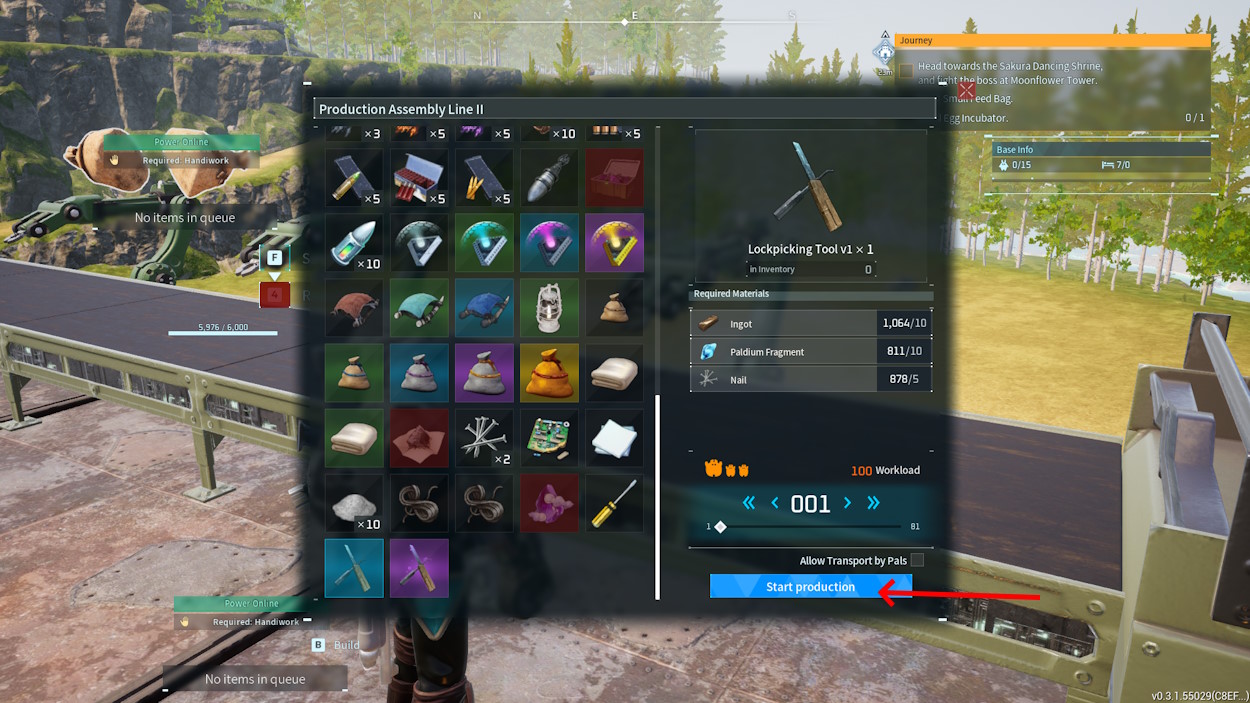Select the Ingot required material row
This screenshot has height=703, width=1250.
click(810, 323)
